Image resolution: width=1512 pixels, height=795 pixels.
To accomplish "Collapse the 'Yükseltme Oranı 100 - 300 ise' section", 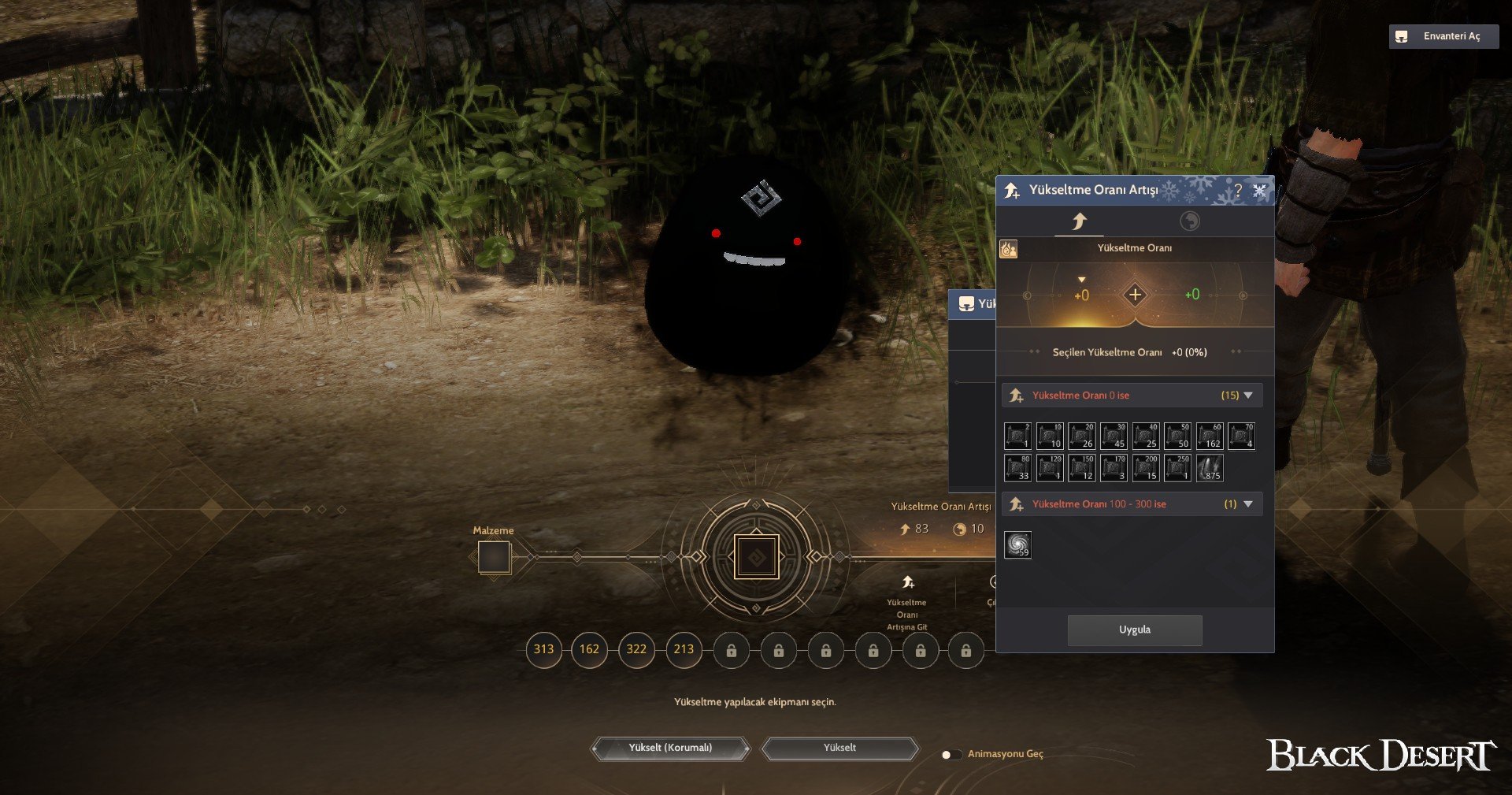I will tap(1248, 504).
